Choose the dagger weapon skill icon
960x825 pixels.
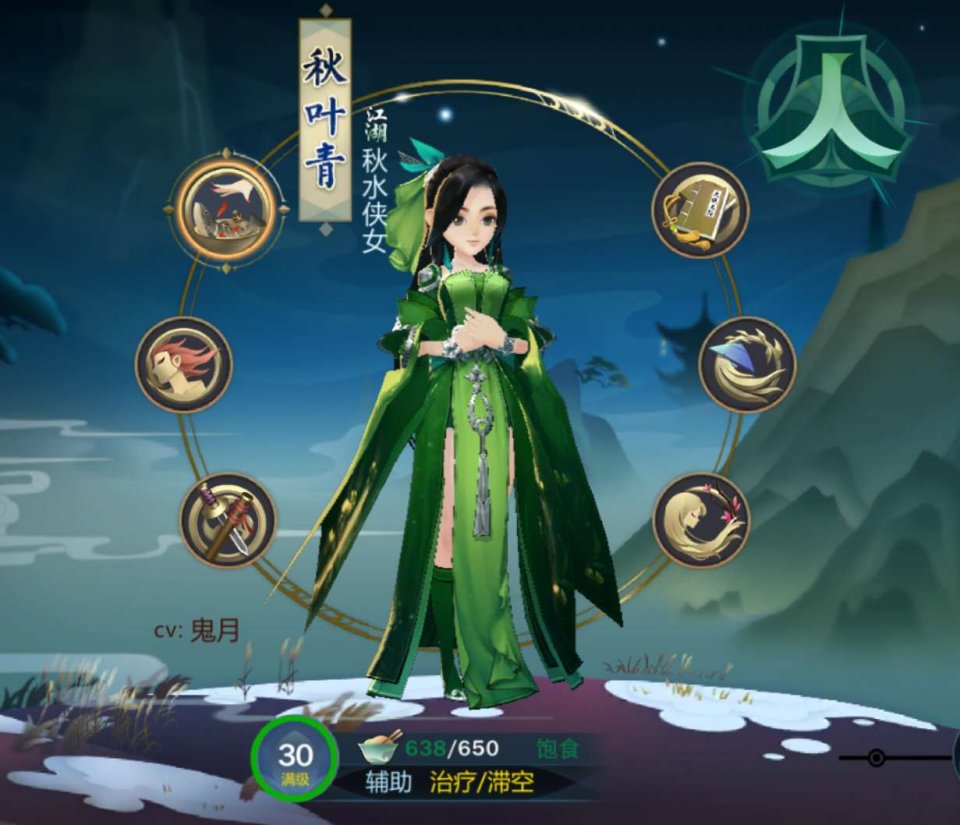[228, 520]
